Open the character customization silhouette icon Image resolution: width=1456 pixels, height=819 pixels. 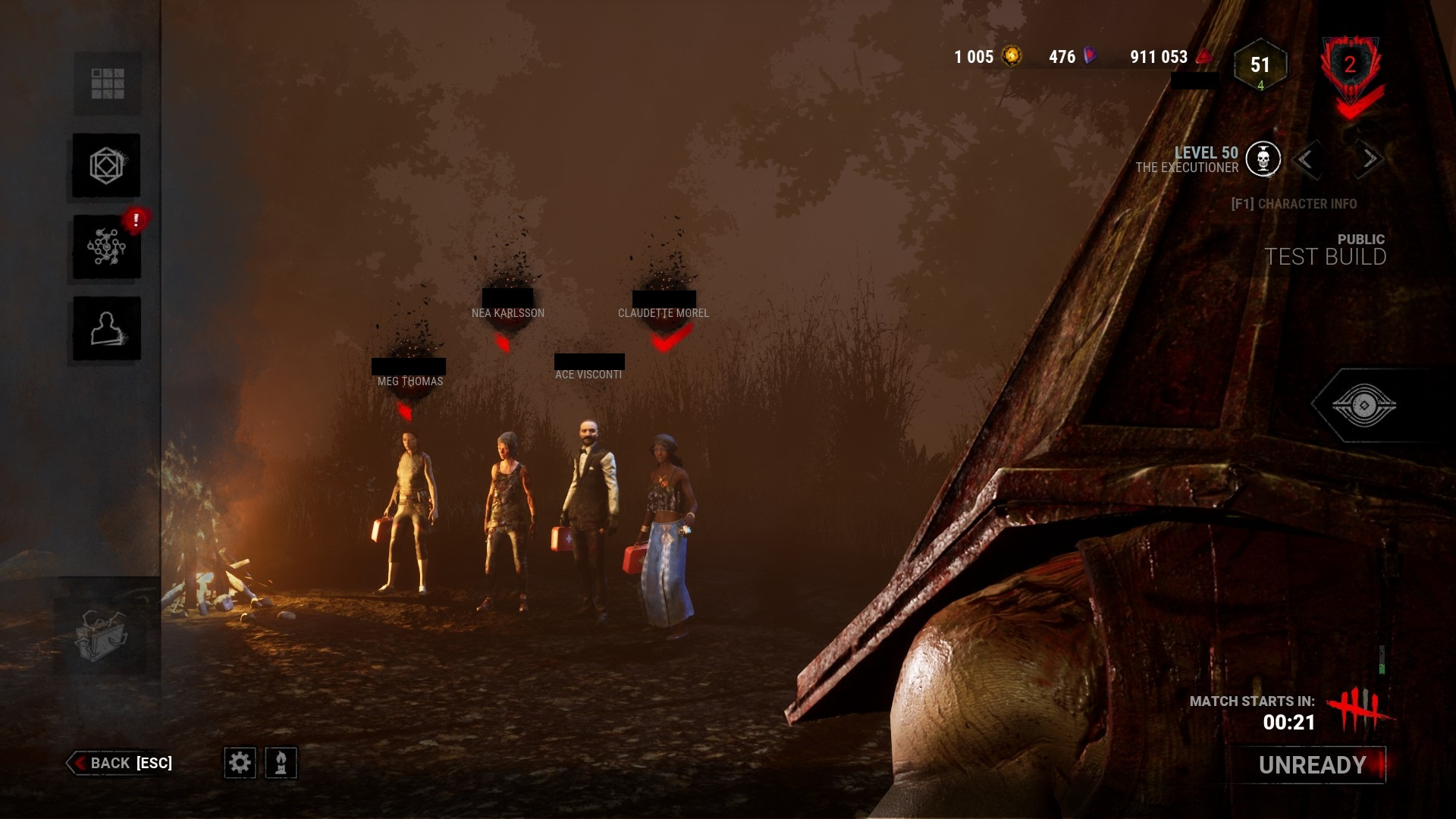coord(106,328)
